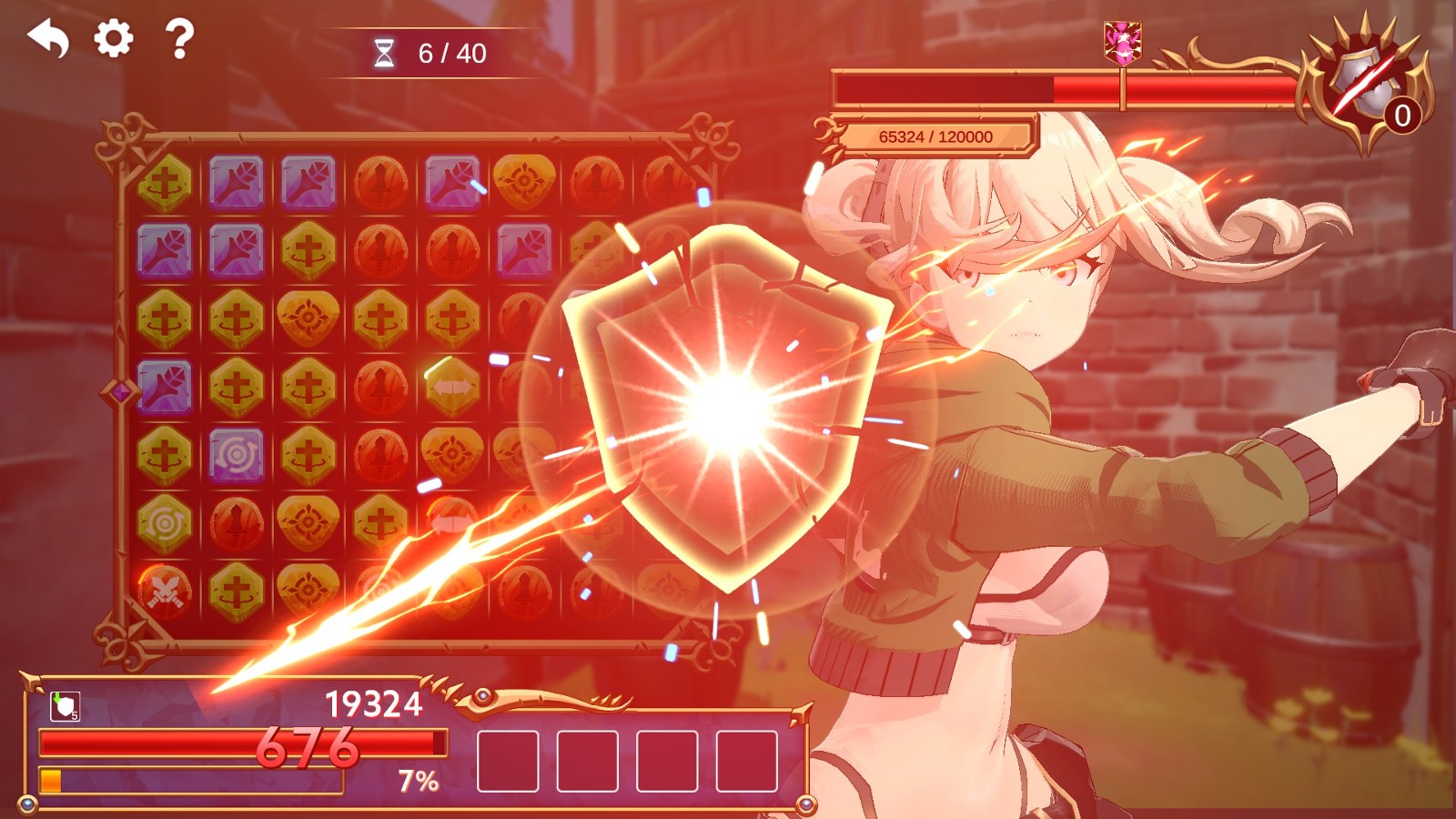Go back using the return arrow
The width and height of the screenshot is (1456, 819).
click(x=49, y=39)
